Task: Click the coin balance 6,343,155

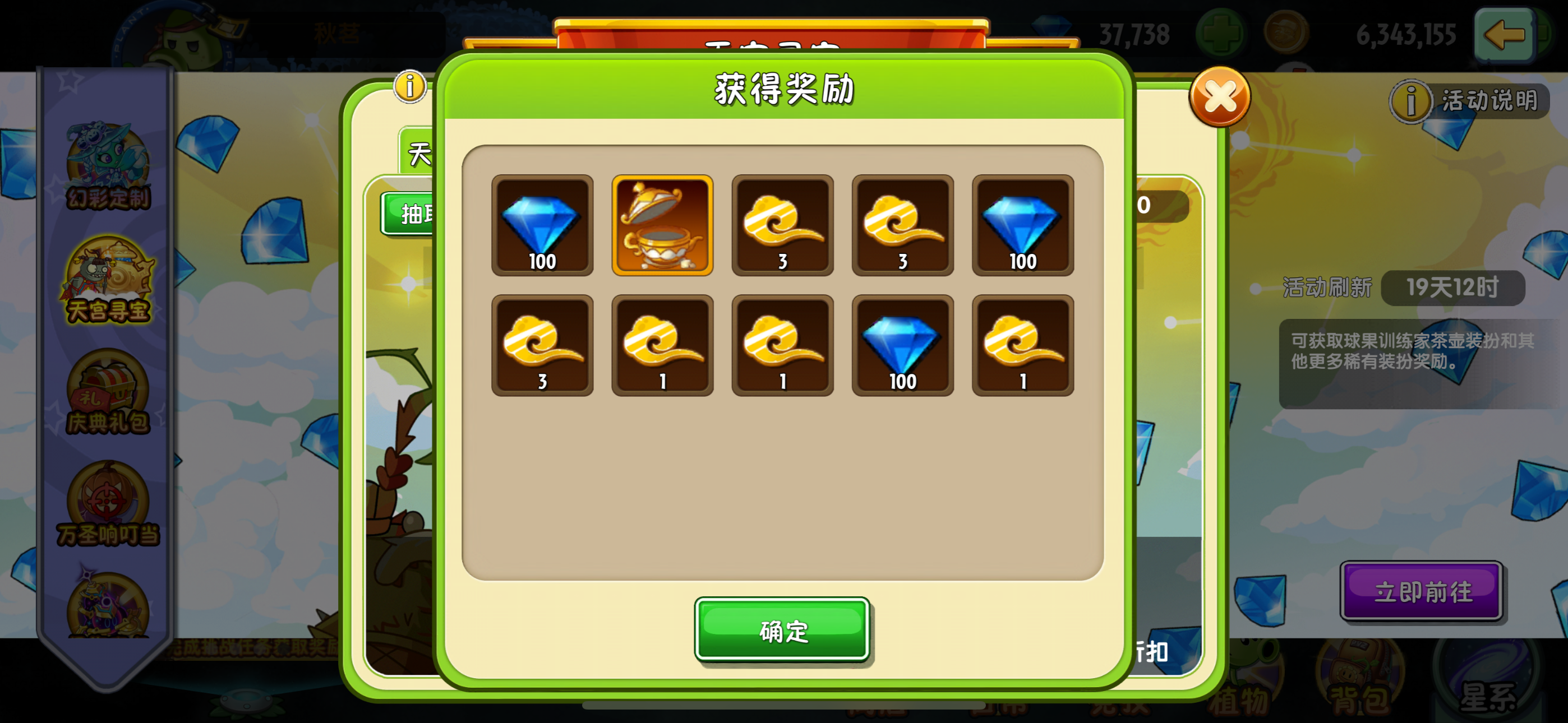Action: [x=1406, y=35]
